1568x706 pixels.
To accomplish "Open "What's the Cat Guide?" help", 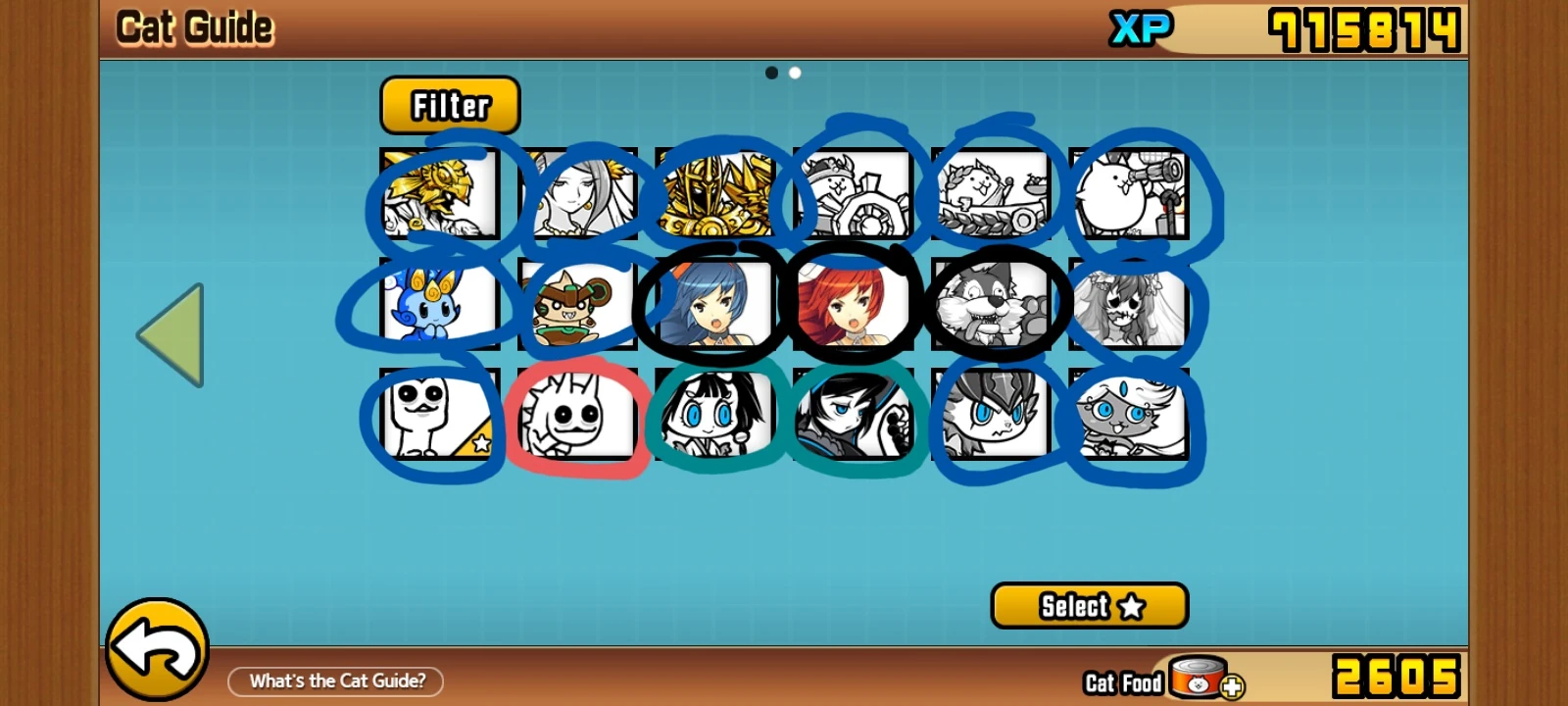I will coord(336,681).
